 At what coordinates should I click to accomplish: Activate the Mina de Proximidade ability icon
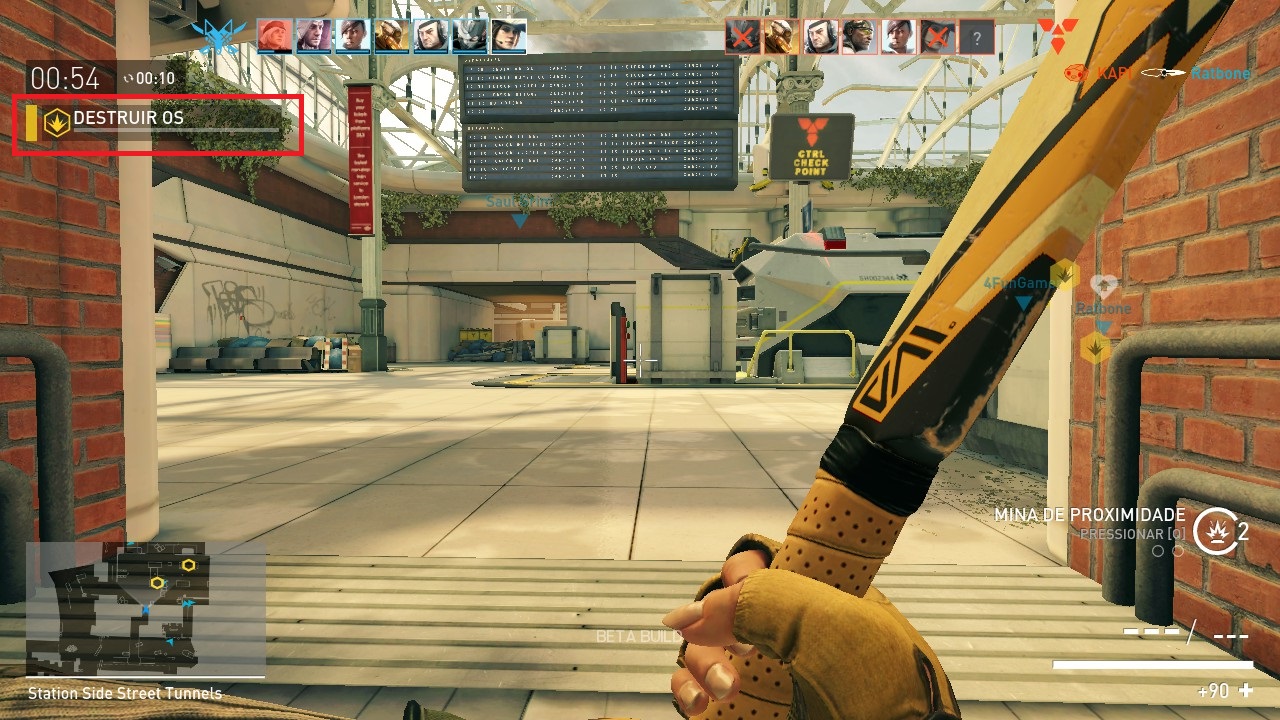pyautogui.click(x=1214, y=530)
